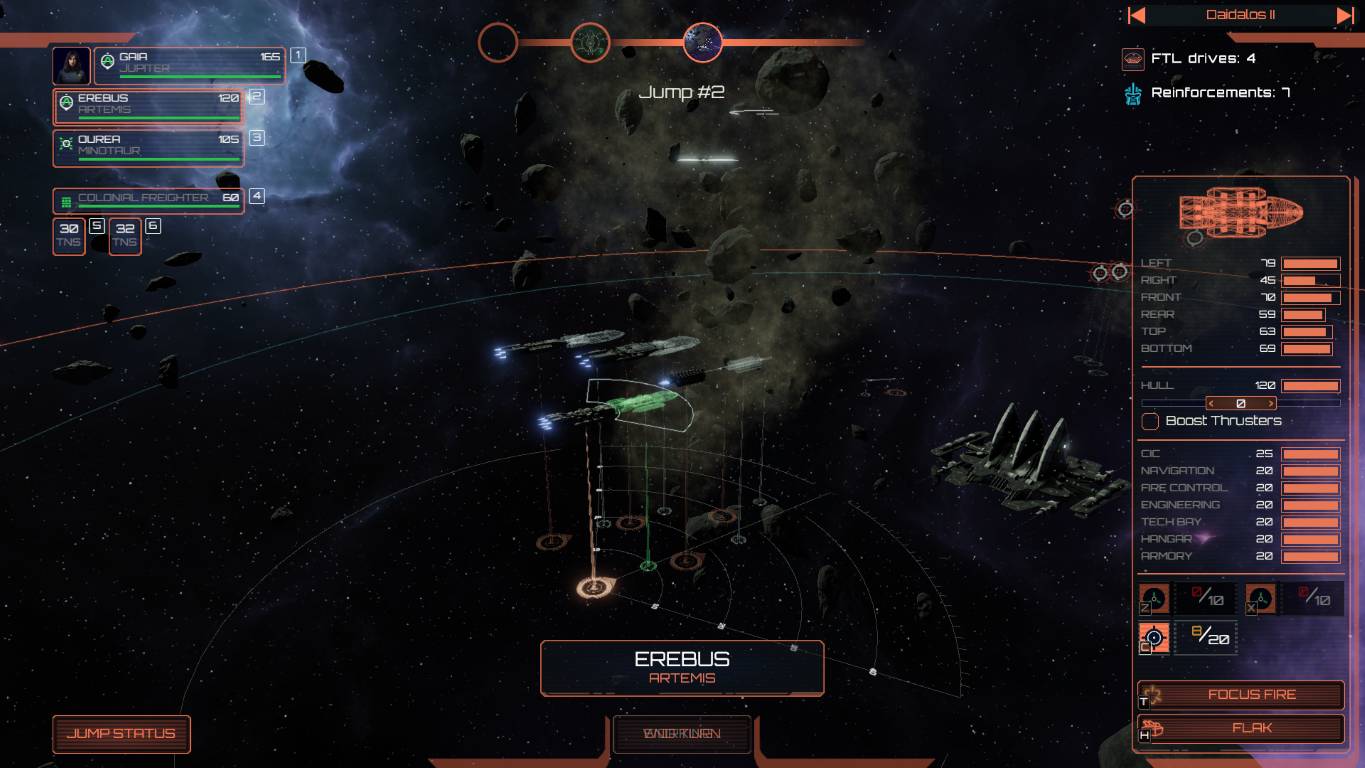The height and width of the screenshot is (768, 1365).
Task: Activate the Focus Fire order
Action: (1241, 695)
